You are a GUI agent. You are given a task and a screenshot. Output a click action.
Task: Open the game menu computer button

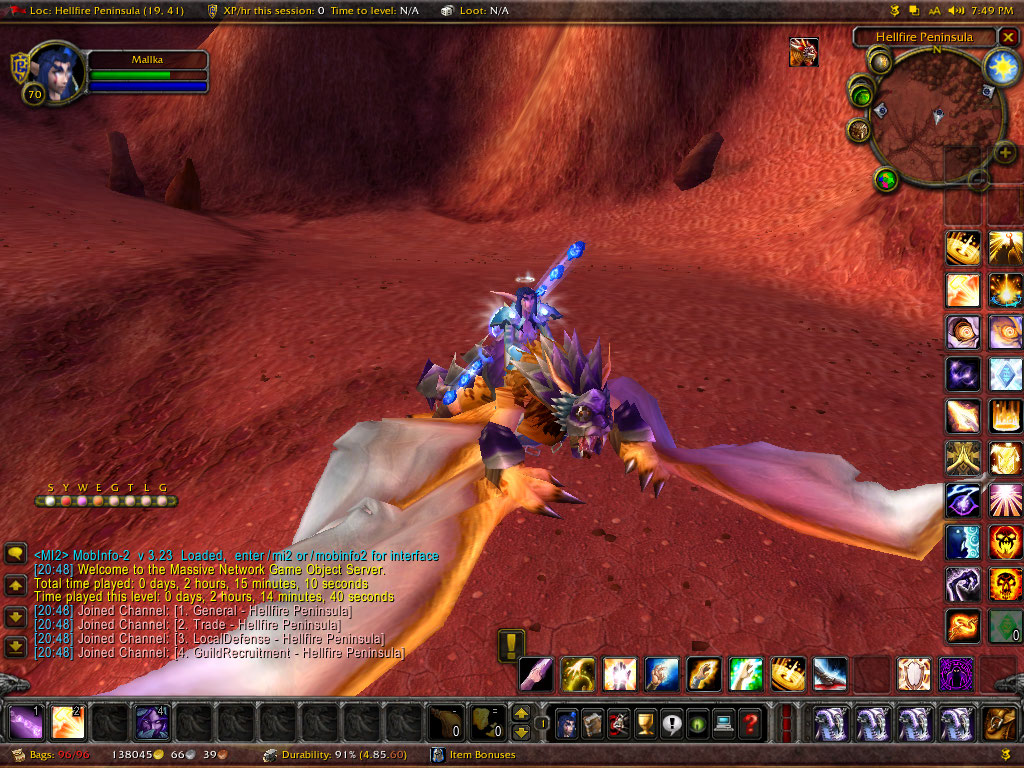coord(722,722)
